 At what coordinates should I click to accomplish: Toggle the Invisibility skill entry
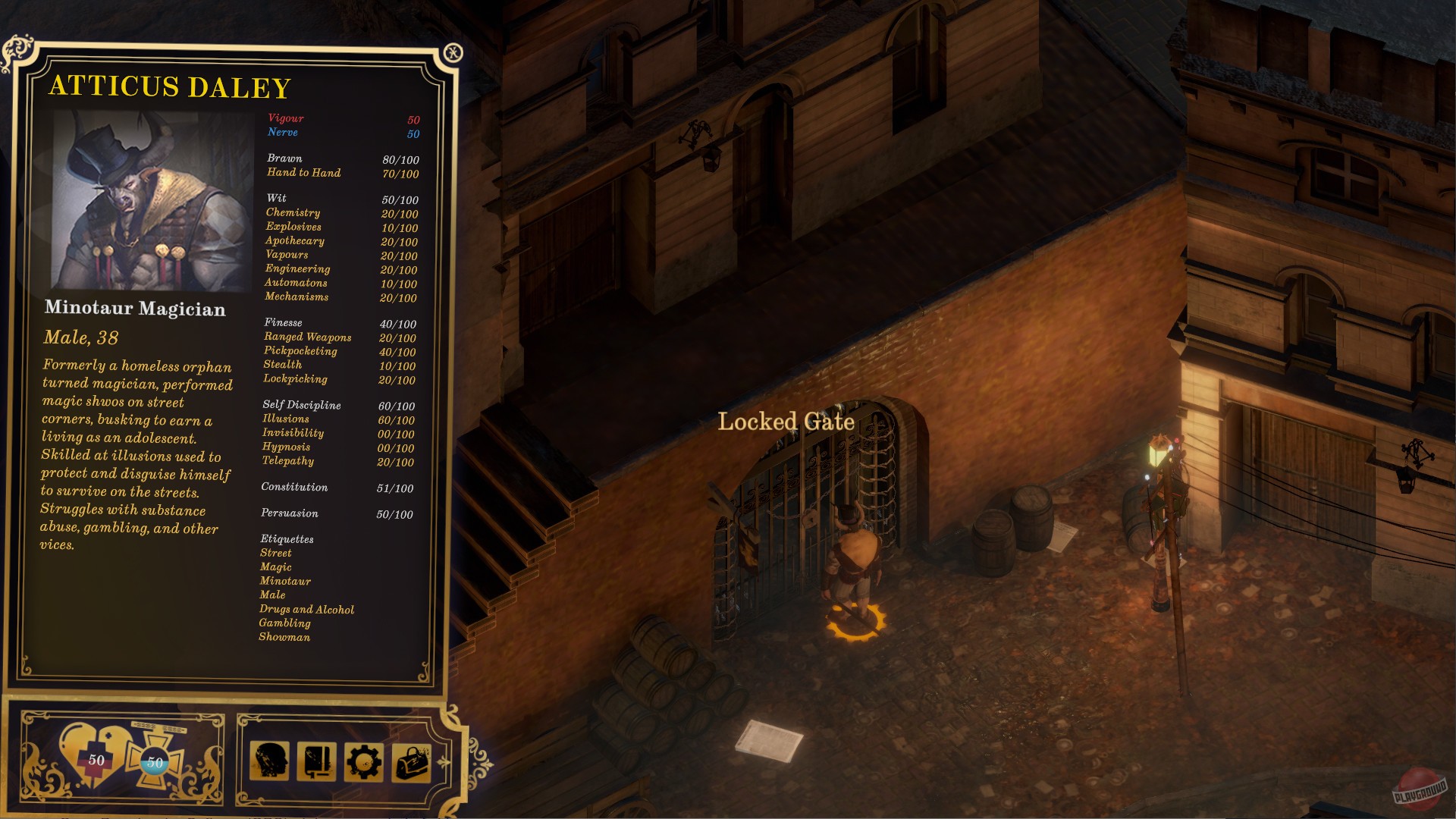[294, 433]
